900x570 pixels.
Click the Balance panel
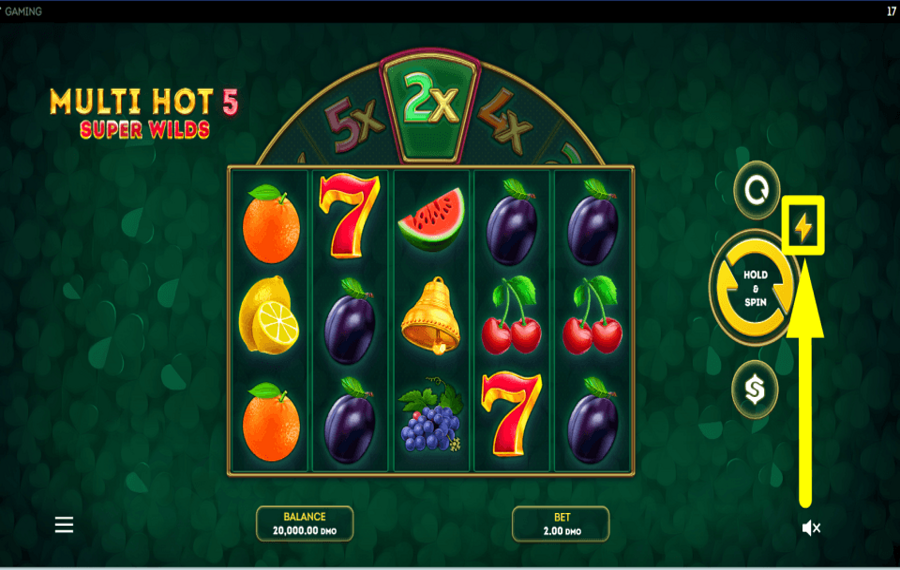pos(305,524)
